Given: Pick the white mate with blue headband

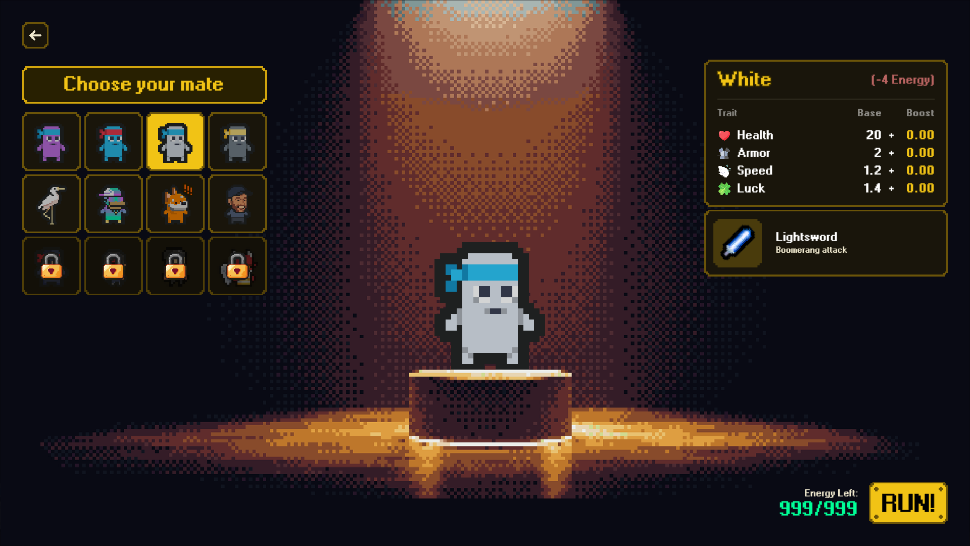Looking at the screenshot, I should tap(175, 142).
